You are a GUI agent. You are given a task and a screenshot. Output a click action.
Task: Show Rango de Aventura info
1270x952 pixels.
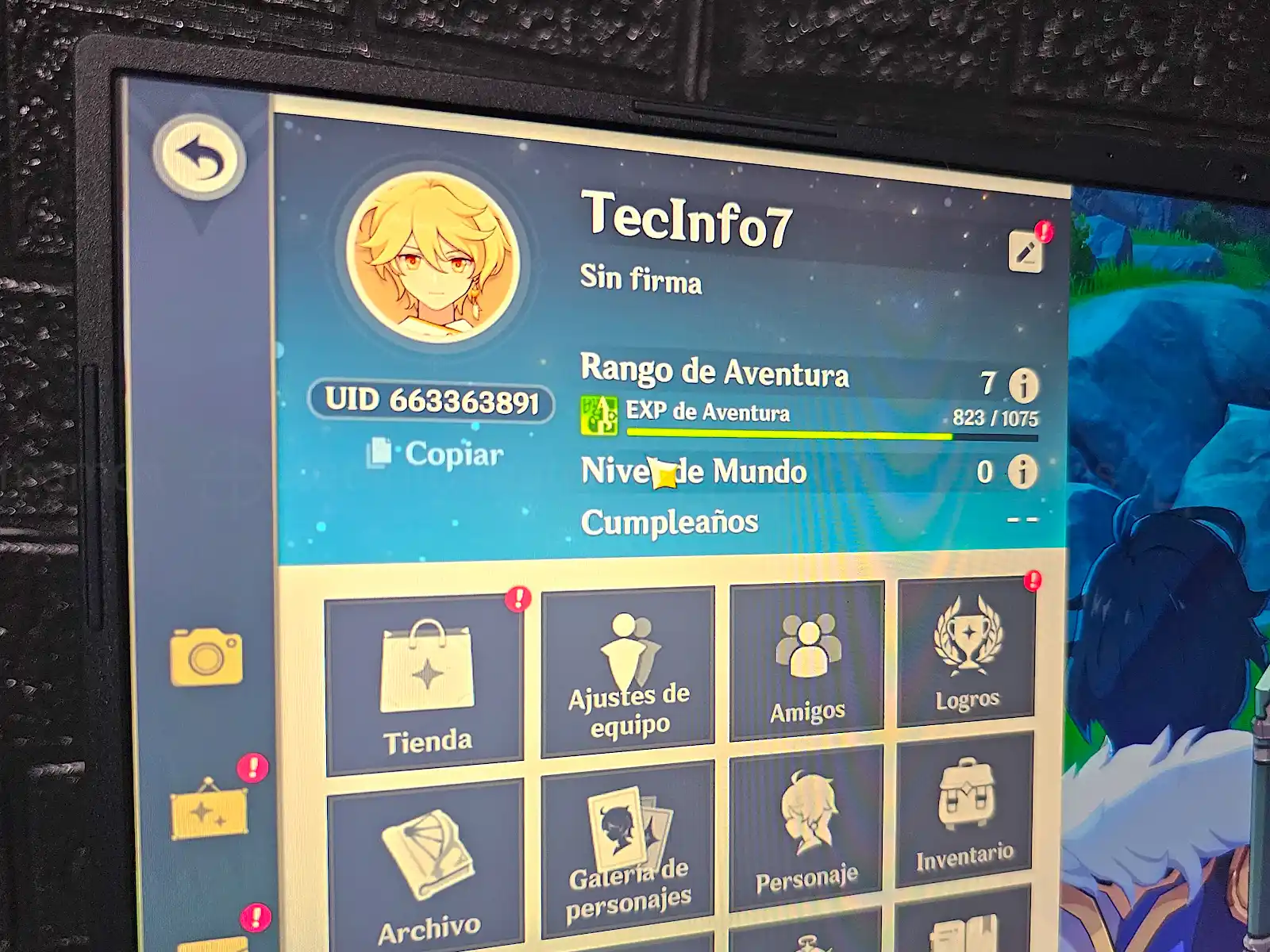[1023, 386]
